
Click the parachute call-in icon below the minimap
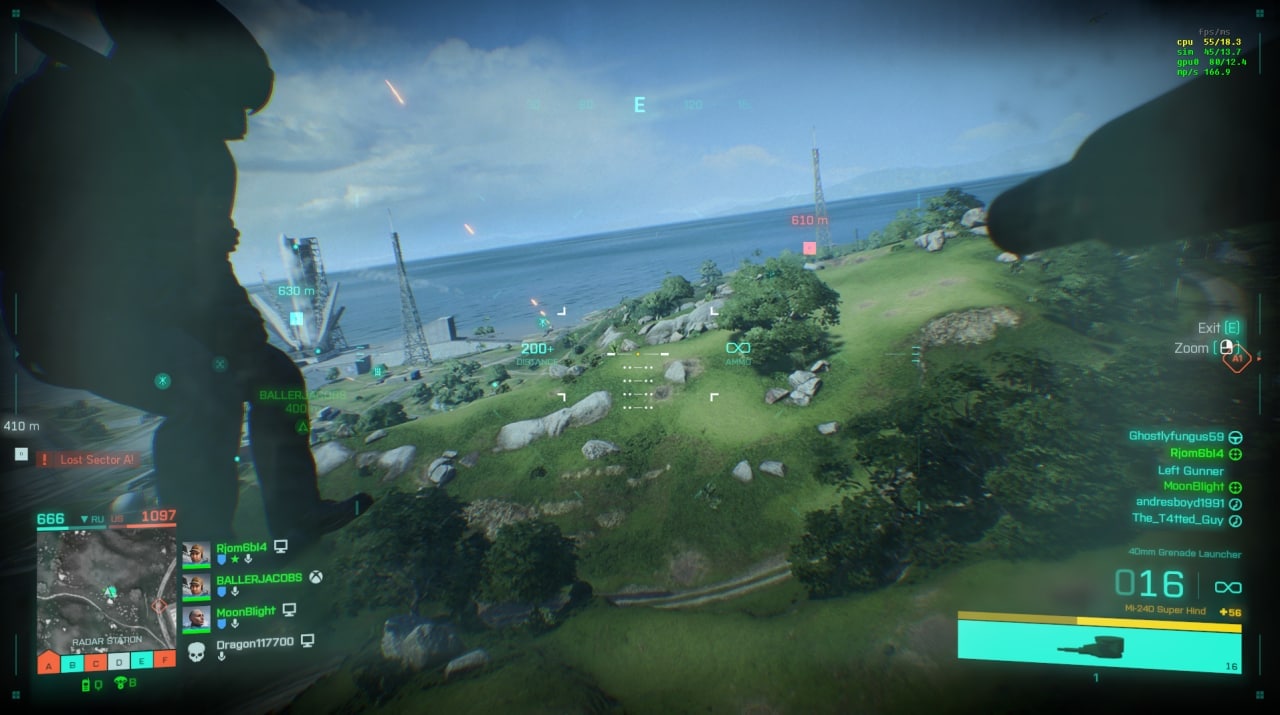(x=121, y=684)
